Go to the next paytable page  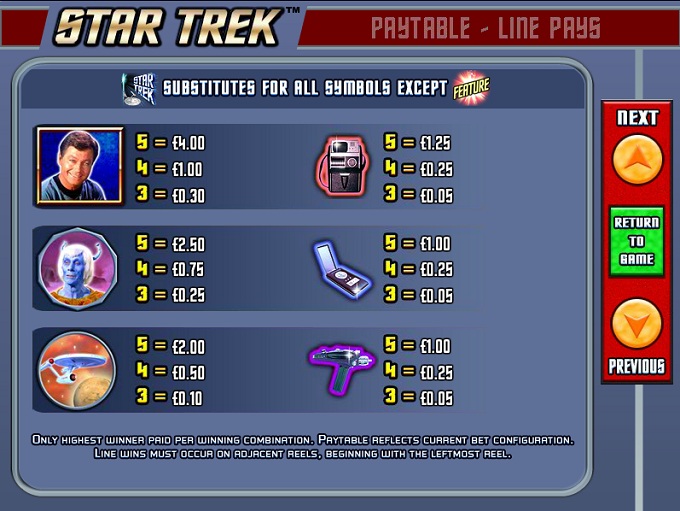coord(637,158)
